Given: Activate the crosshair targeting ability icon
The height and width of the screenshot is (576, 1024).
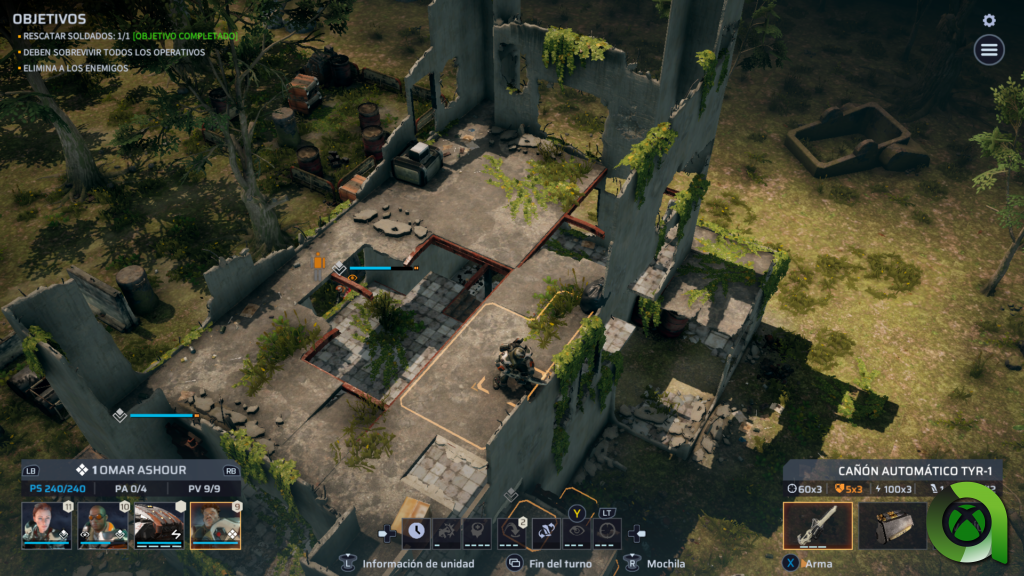Looking at the screenshot, I should (606, 533).
